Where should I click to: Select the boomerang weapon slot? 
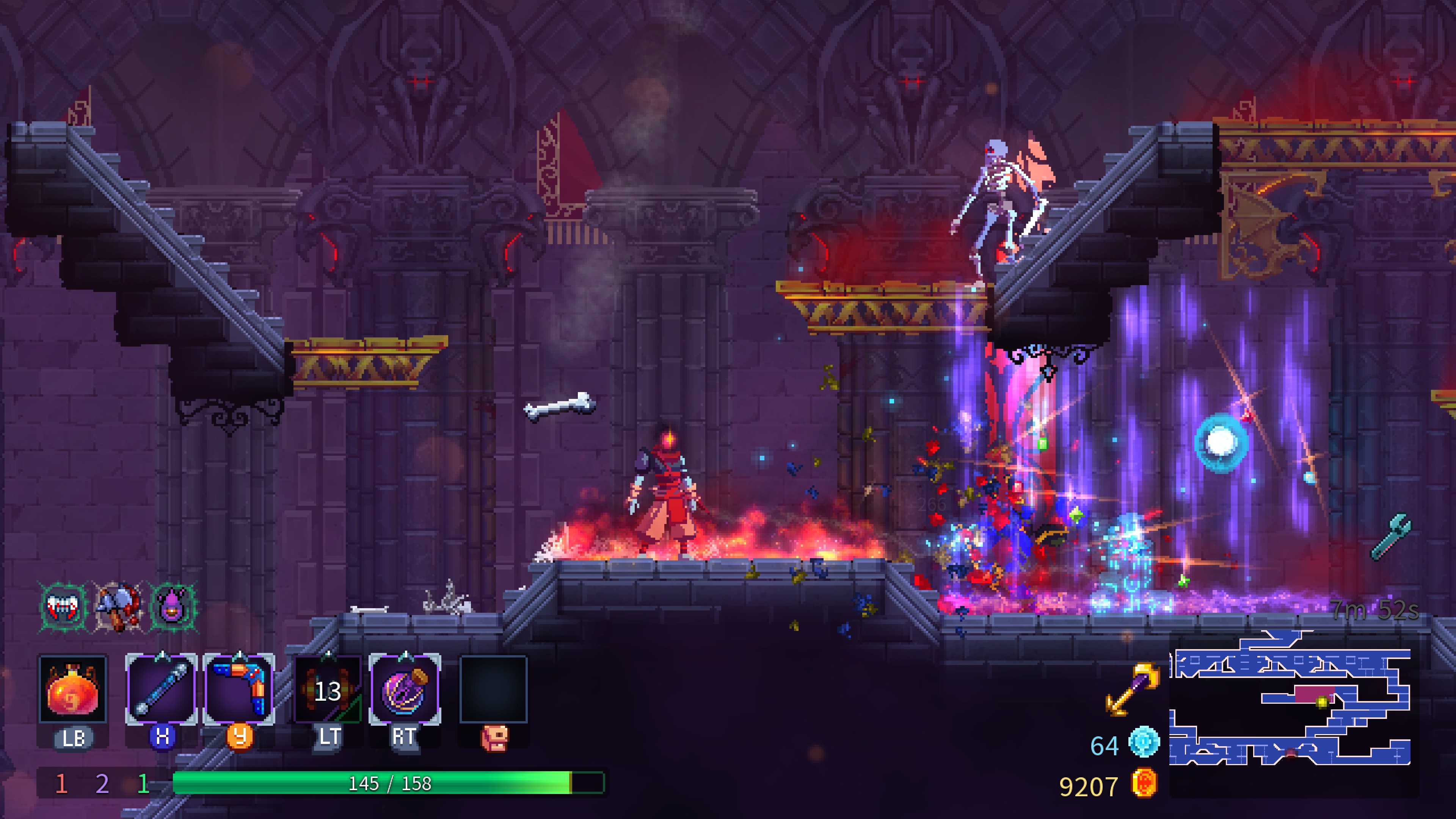click(x=238, y=690)
